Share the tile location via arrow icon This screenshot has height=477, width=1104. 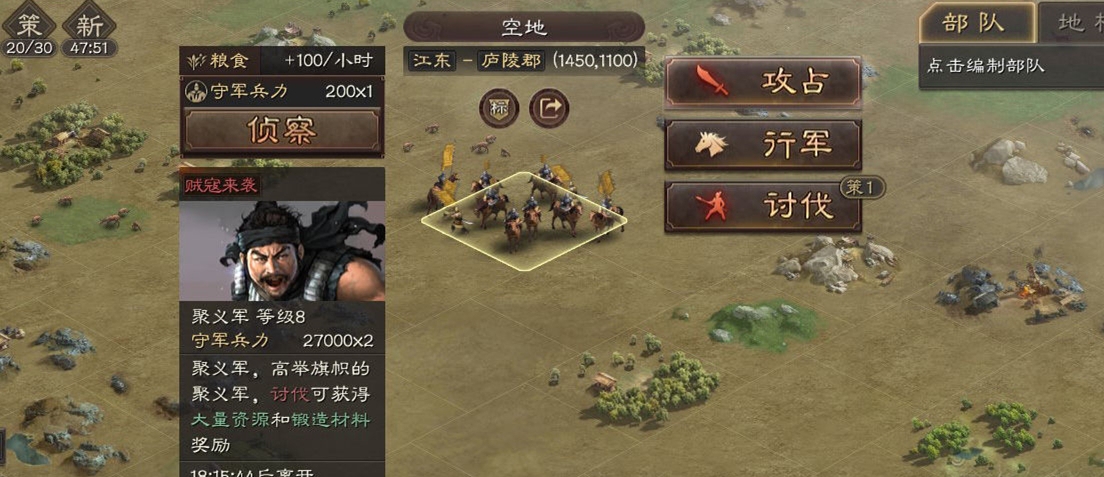(x=548, y=108)
